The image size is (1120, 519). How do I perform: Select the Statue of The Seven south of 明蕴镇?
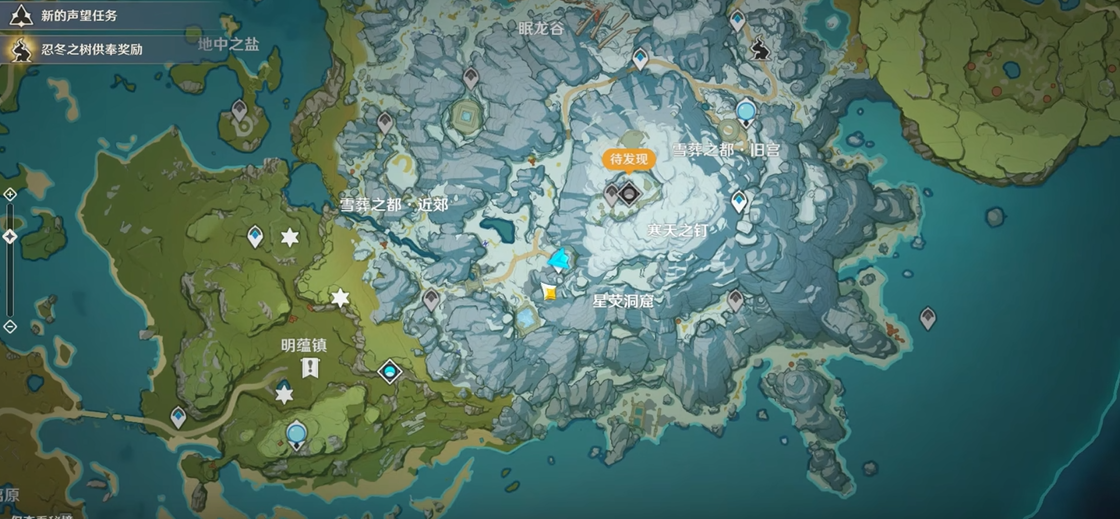tap(297, 434)
